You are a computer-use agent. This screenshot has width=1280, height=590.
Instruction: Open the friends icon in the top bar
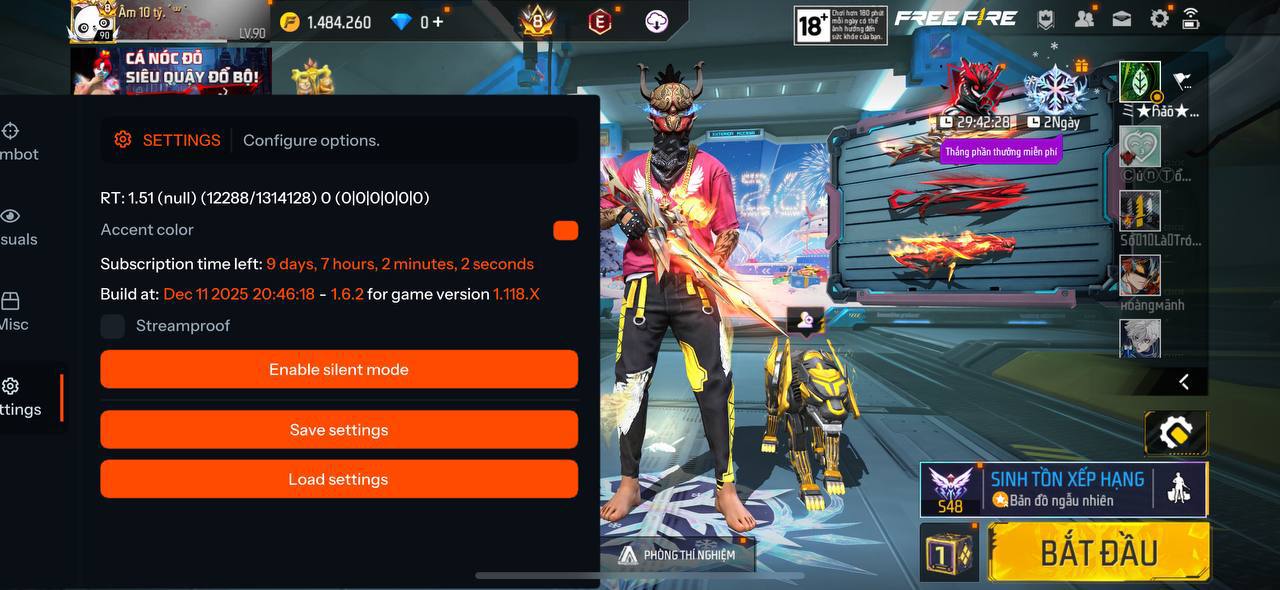[1084, 18]
